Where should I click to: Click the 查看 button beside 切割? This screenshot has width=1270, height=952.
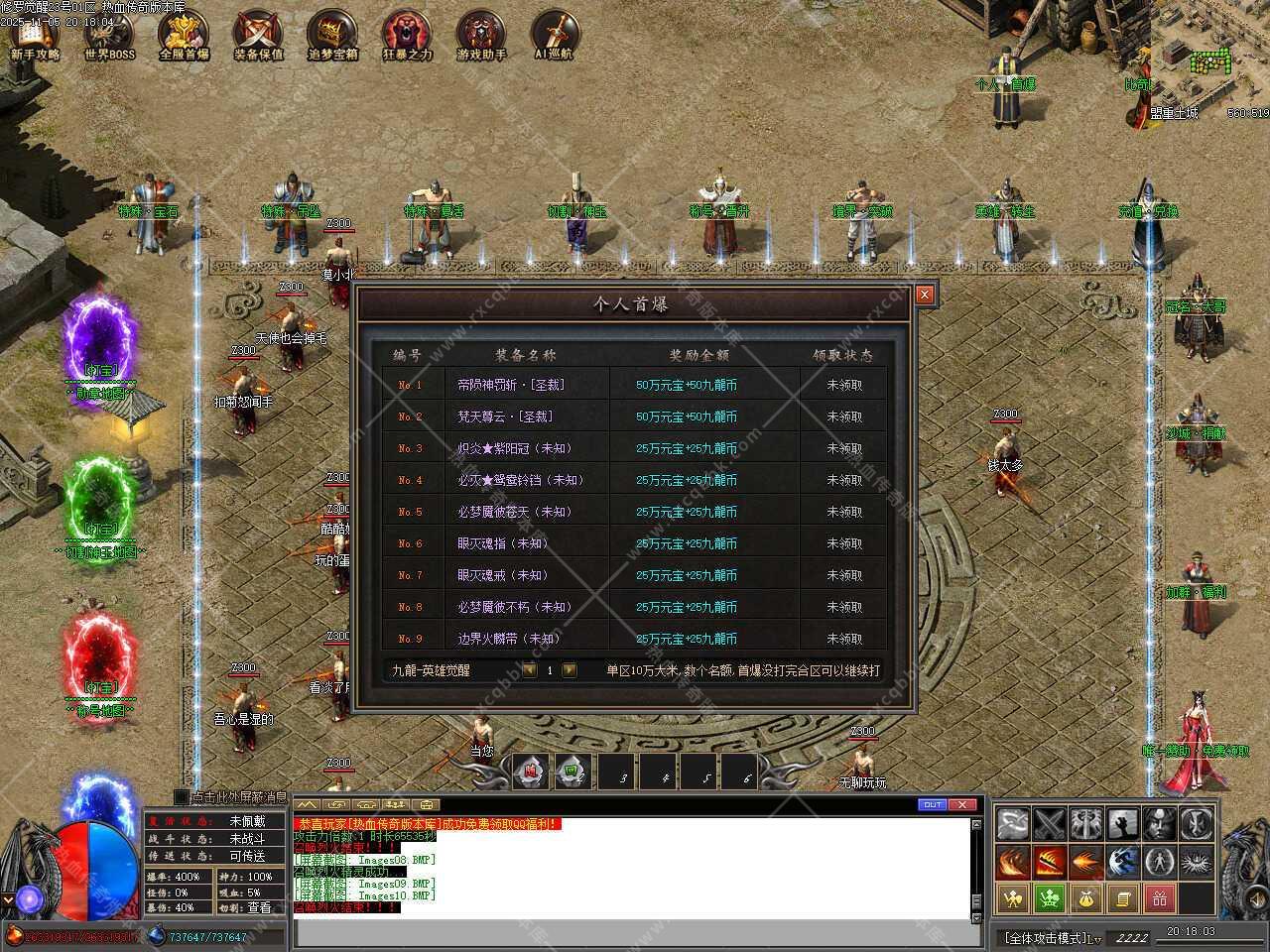(x=259, y=907)
